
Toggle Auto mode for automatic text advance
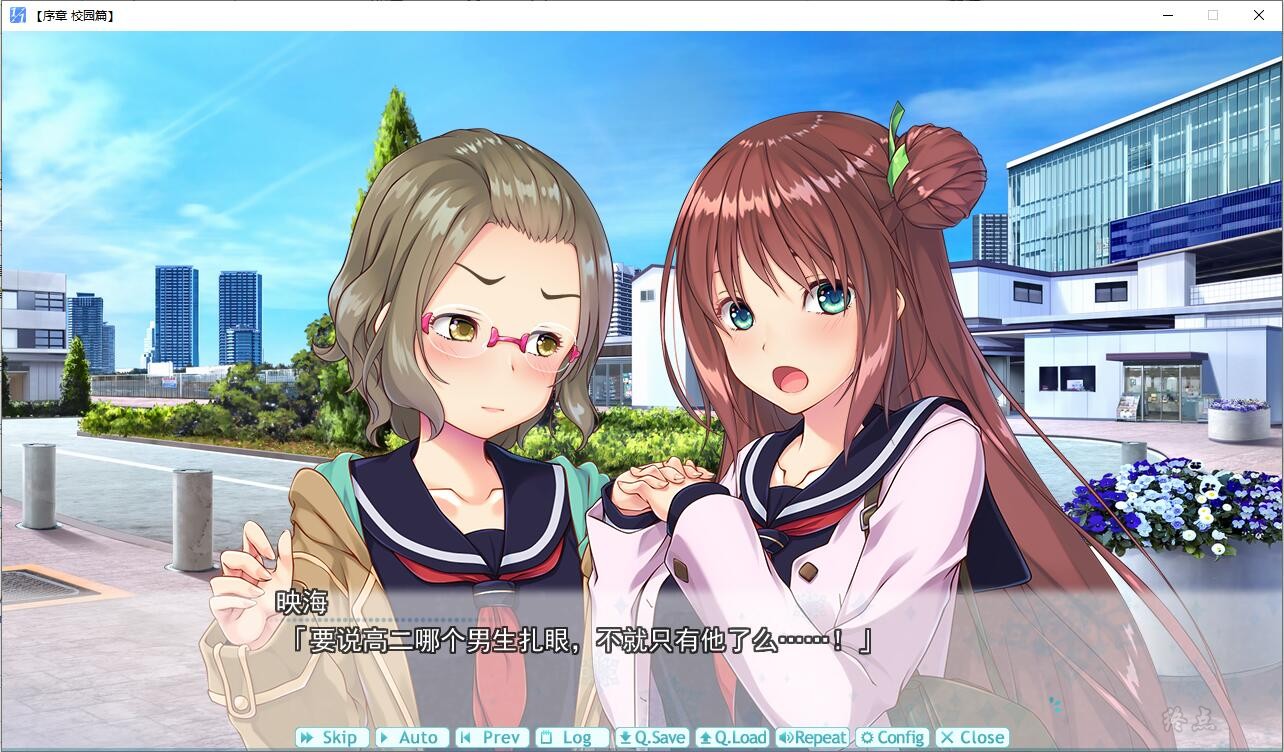point(412,737)
